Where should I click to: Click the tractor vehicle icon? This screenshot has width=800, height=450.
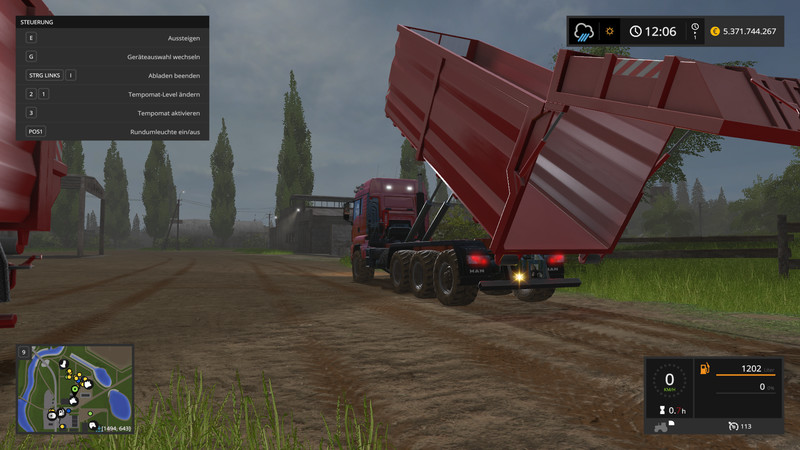661,425
